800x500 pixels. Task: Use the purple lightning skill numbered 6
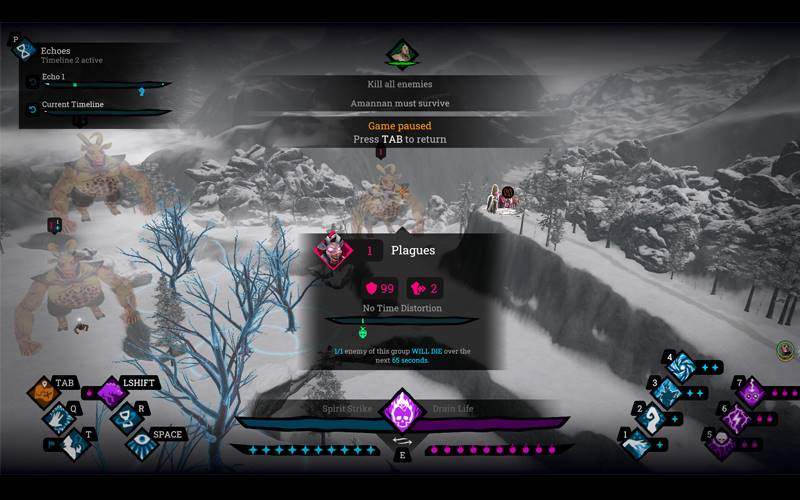[737, 418]
